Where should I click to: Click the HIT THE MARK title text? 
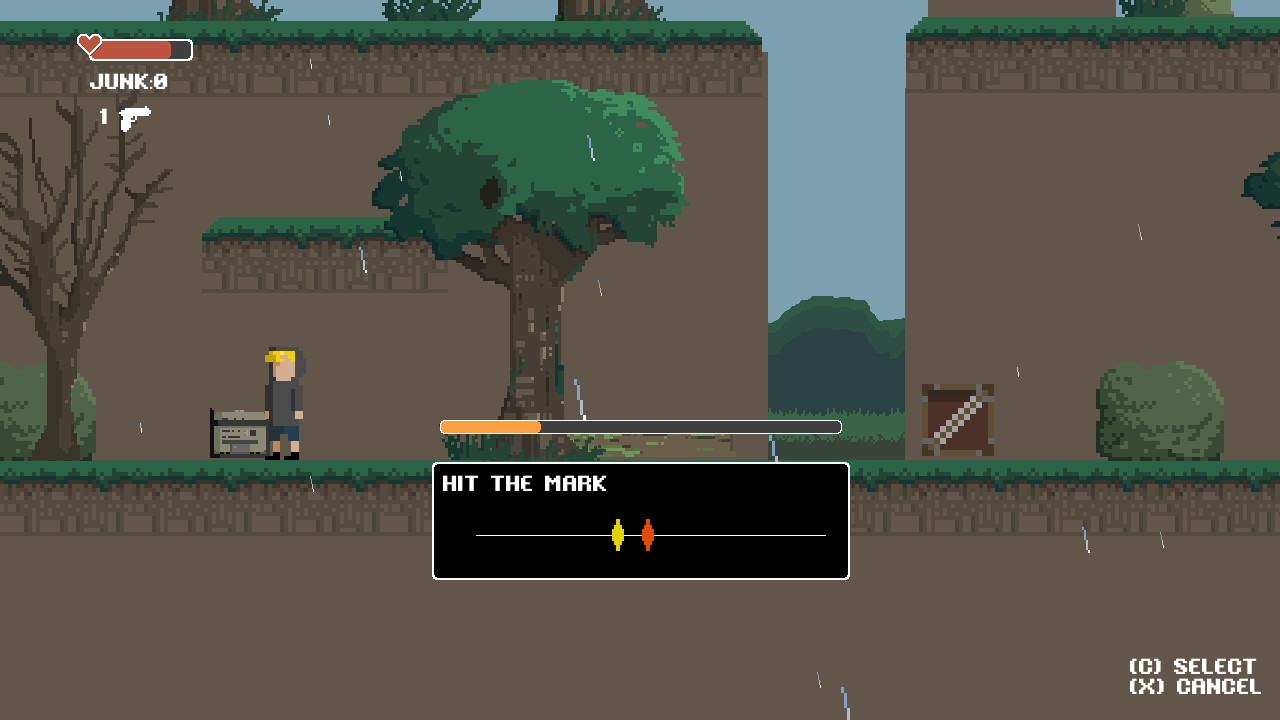pos(524,483)
